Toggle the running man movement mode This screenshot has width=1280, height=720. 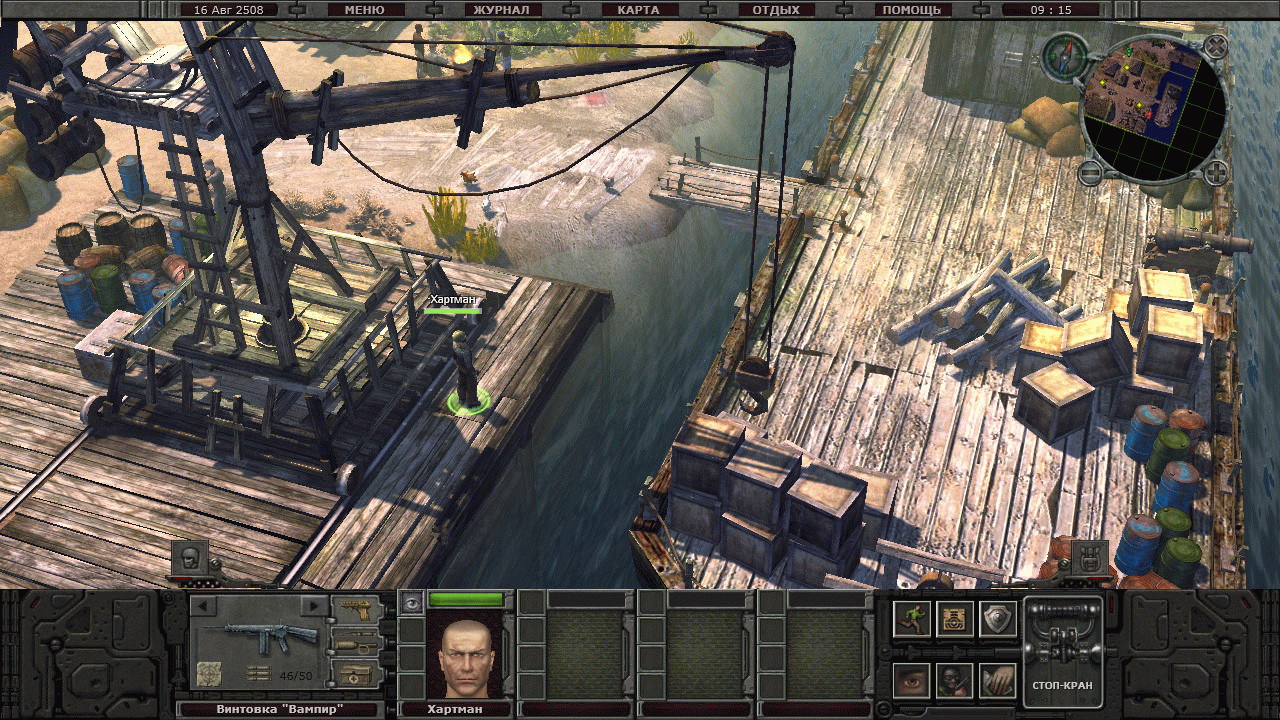click(x=912, y=619)
